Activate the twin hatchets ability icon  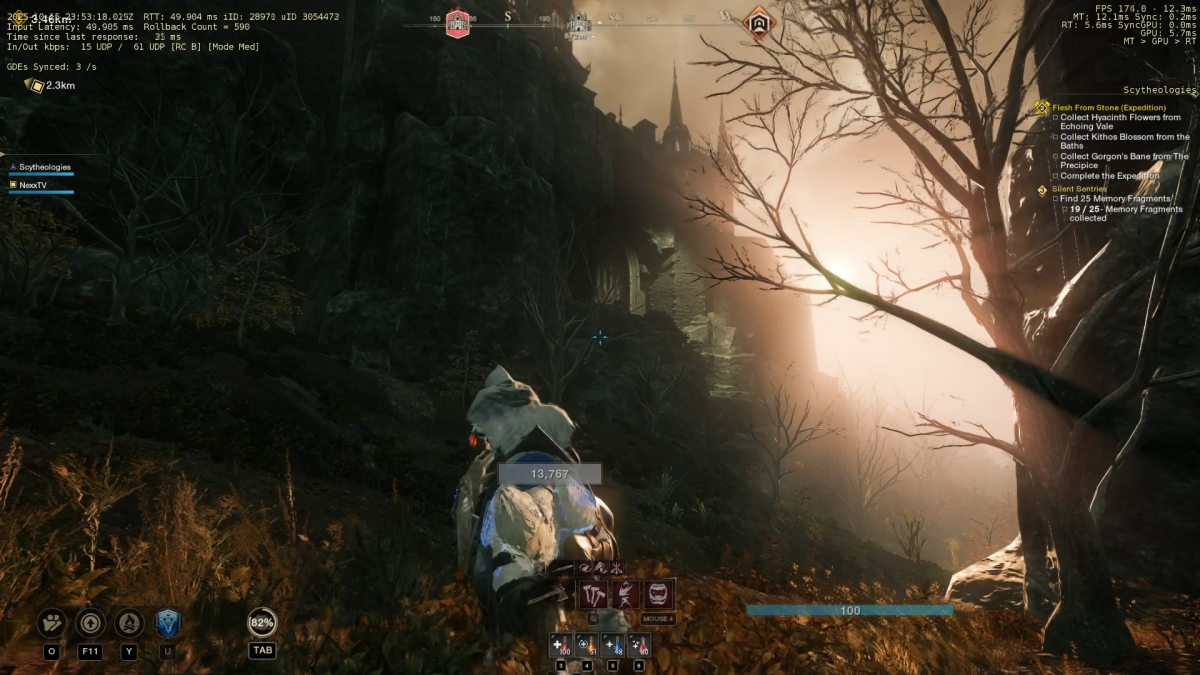pos(594,595)
